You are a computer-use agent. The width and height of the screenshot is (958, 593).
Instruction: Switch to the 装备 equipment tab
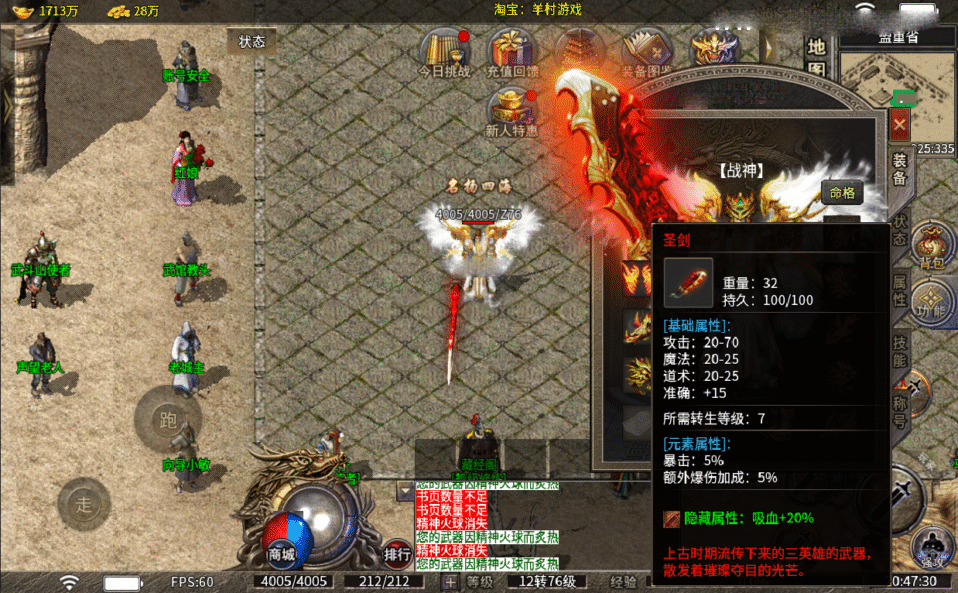(x=900, y=170)
